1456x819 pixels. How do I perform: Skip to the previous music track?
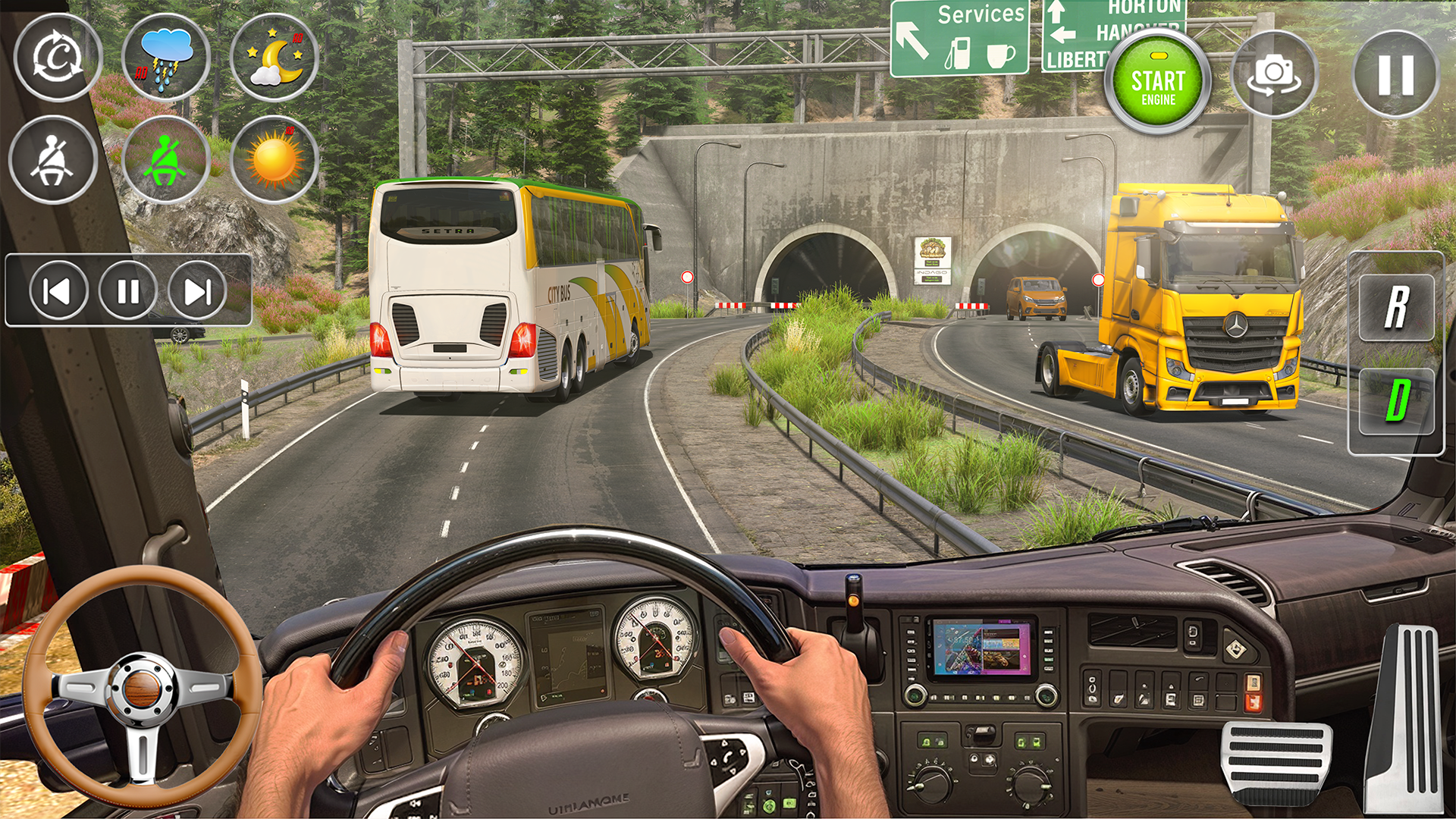click(x=58, y=291)
